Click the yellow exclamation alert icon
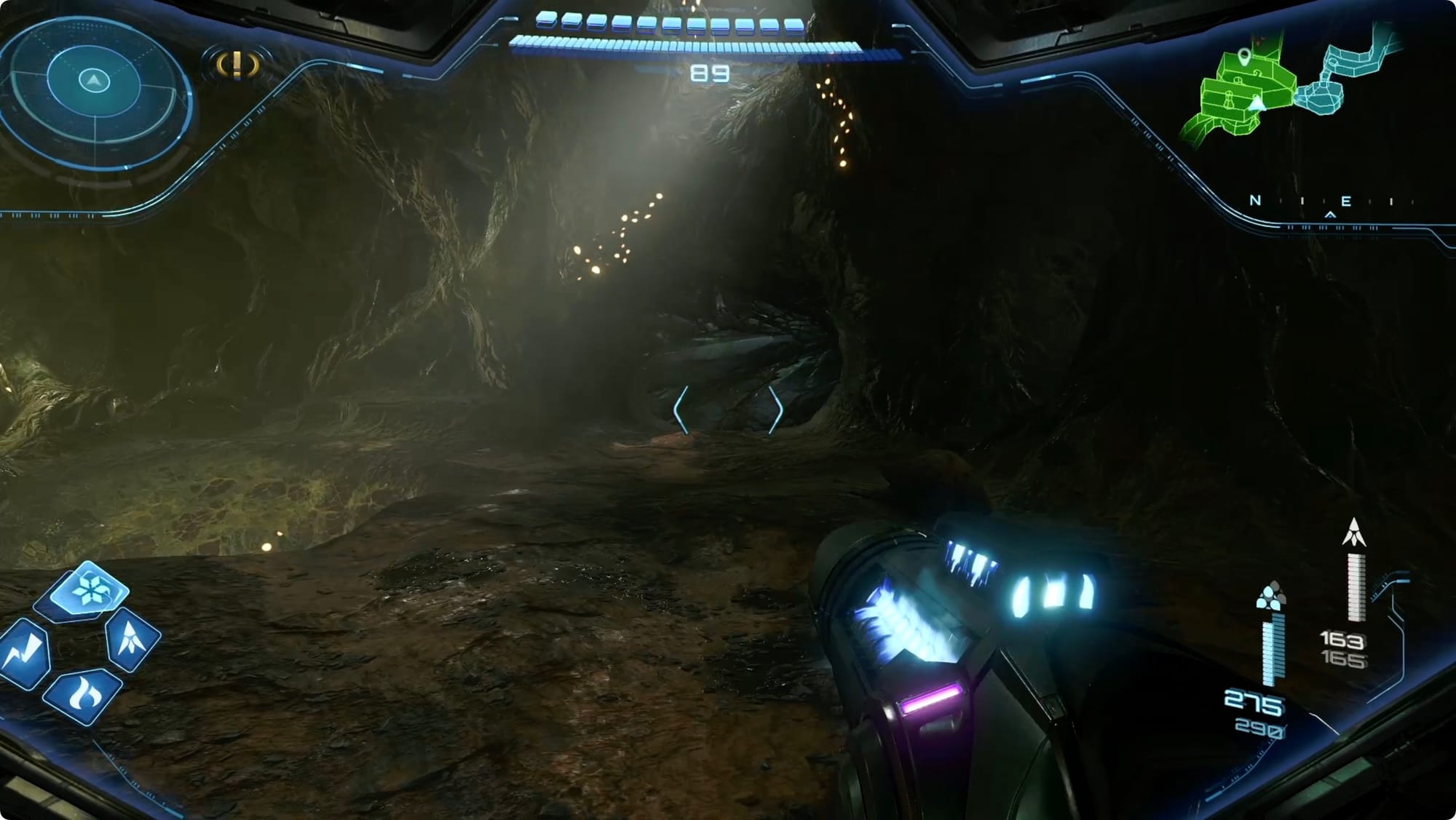Screen dimensions: 1456x820 pyautogui.click(x=237, y=64)
